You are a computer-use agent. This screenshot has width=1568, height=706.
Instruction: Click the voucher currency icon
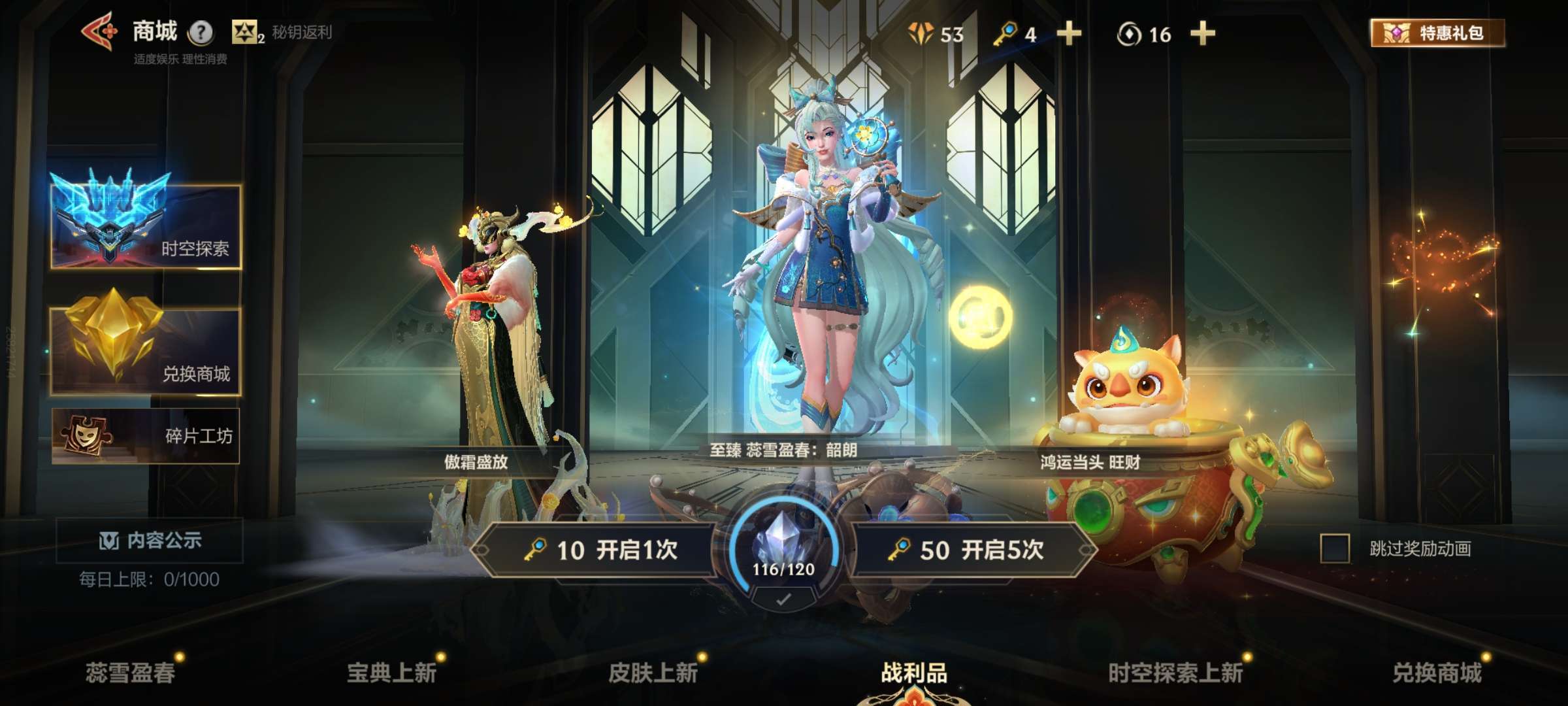(923, 32)
